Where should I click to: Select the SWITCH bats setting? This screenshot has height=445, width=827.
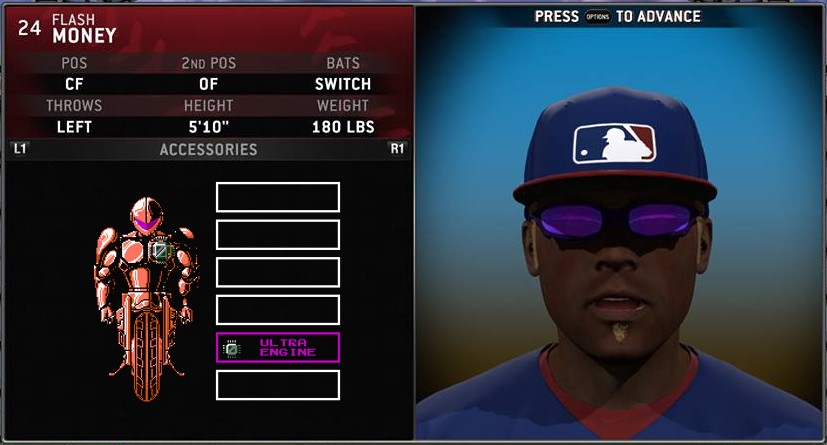[342, 84]
